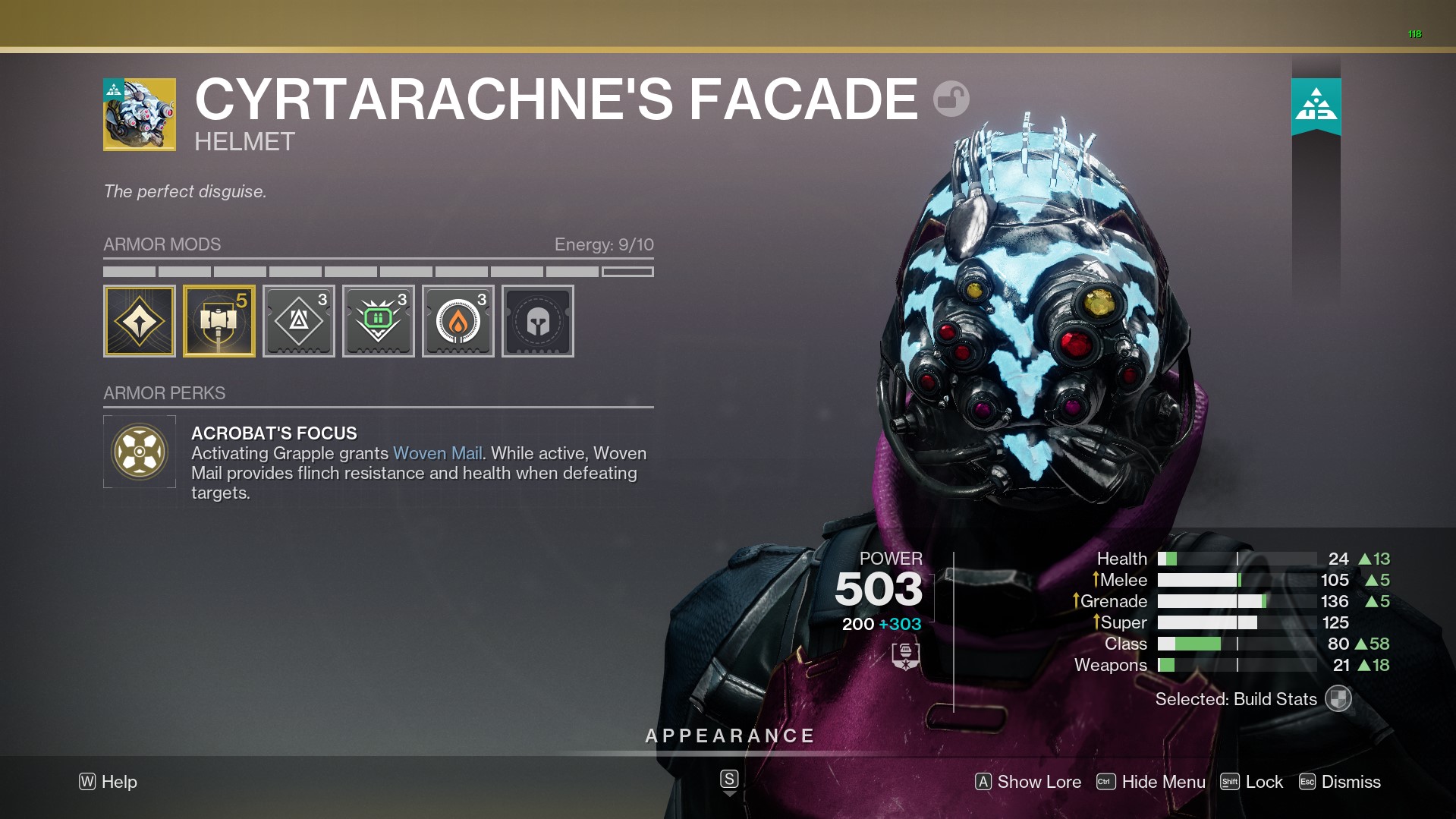Select the triangle-in-diamond armor mod

299,321
